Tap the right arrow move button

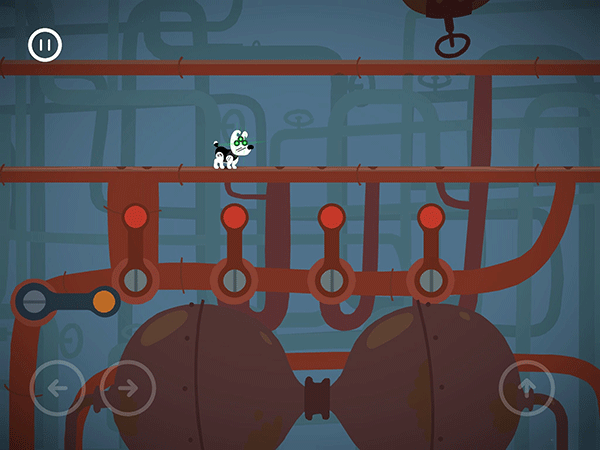coord(127,387)
